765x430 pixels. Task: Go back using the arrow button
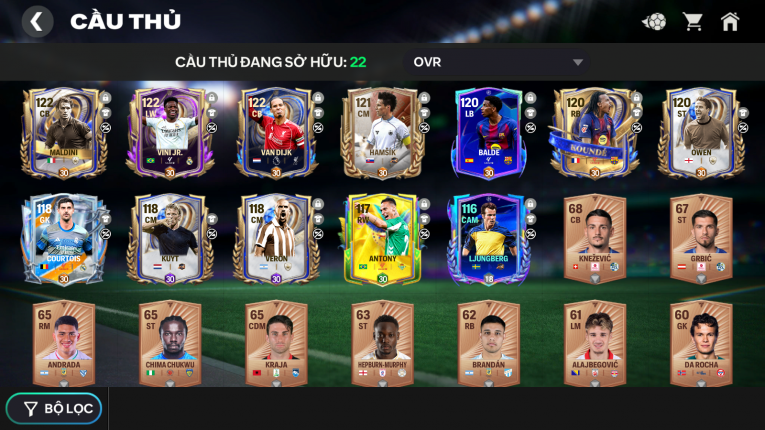point(36,21)
